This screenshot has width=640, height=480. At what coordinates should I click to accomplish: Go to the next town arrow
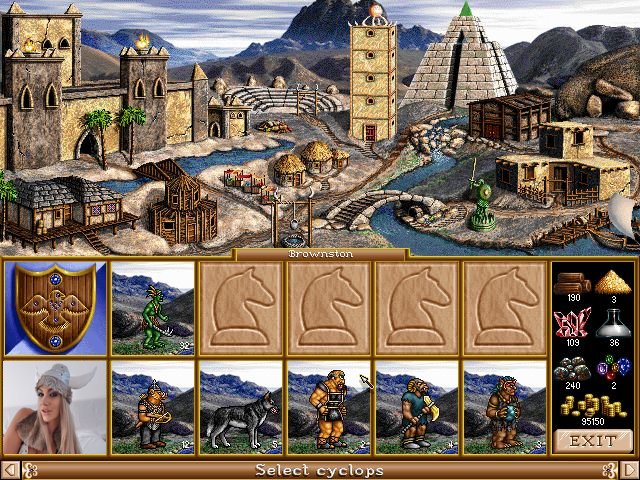(629, 470)
